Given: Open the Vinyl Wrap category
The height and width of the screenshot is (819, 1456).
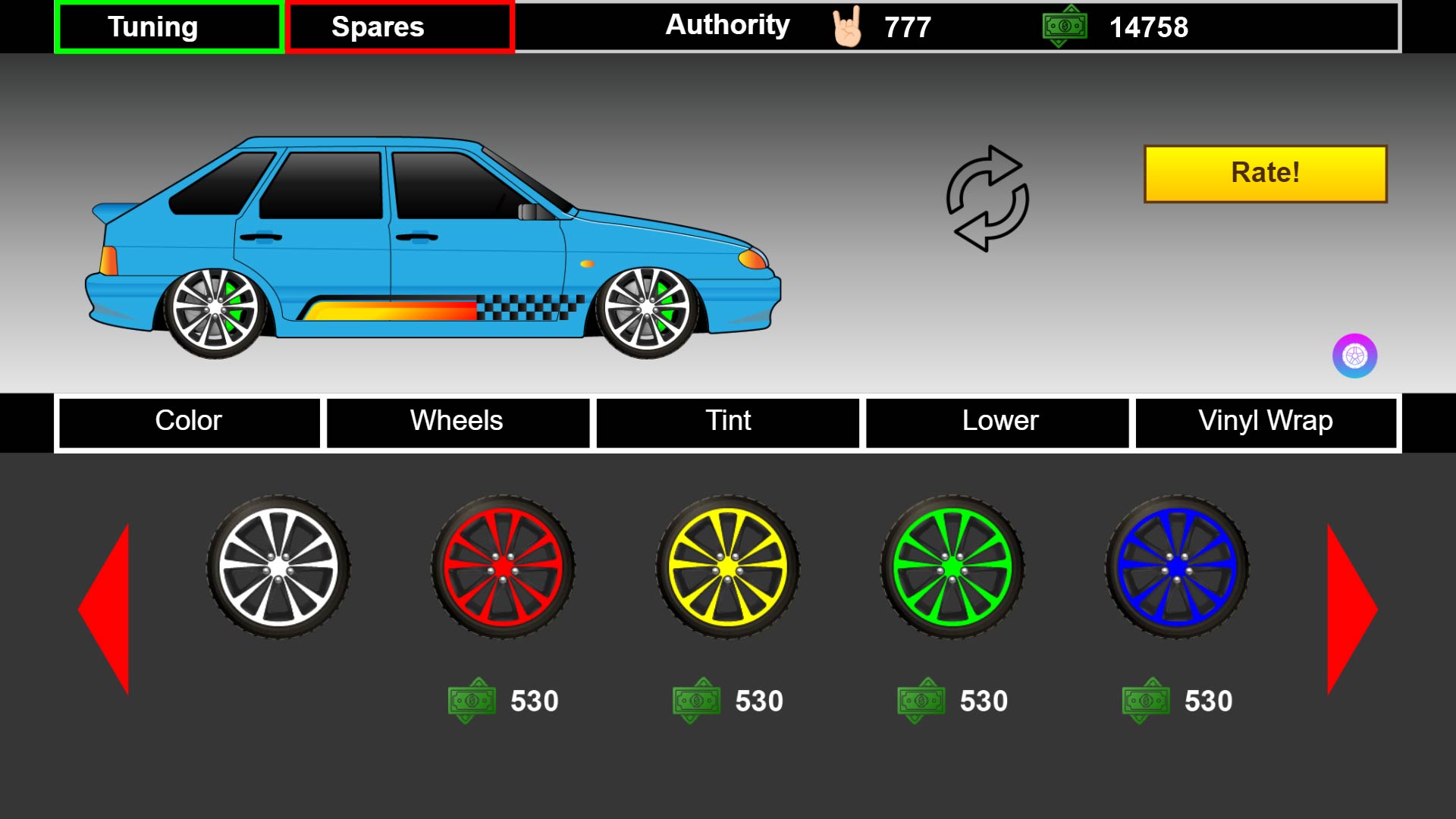Looking at the screenshot, I should tap(1265, 421).
